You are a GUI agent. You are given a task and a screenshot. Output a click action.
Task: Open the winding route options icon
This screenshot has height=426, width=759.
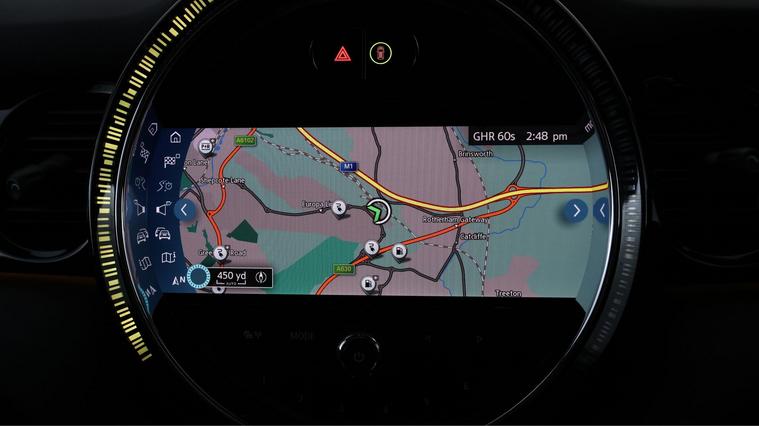tap(167, 185)
